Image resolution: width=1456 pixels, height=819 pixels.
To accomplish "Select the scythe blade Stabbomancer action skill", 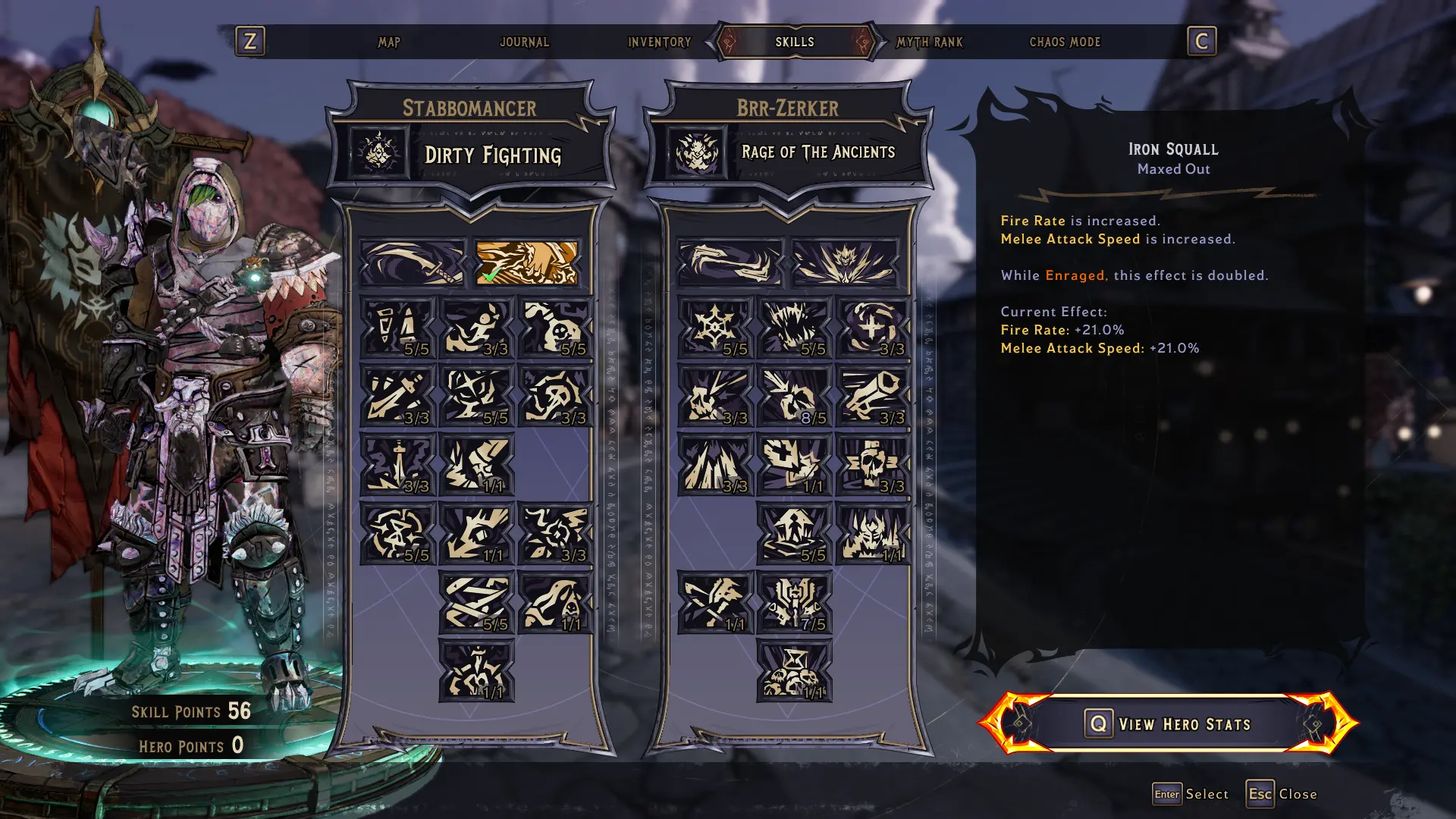I will 412,263.
